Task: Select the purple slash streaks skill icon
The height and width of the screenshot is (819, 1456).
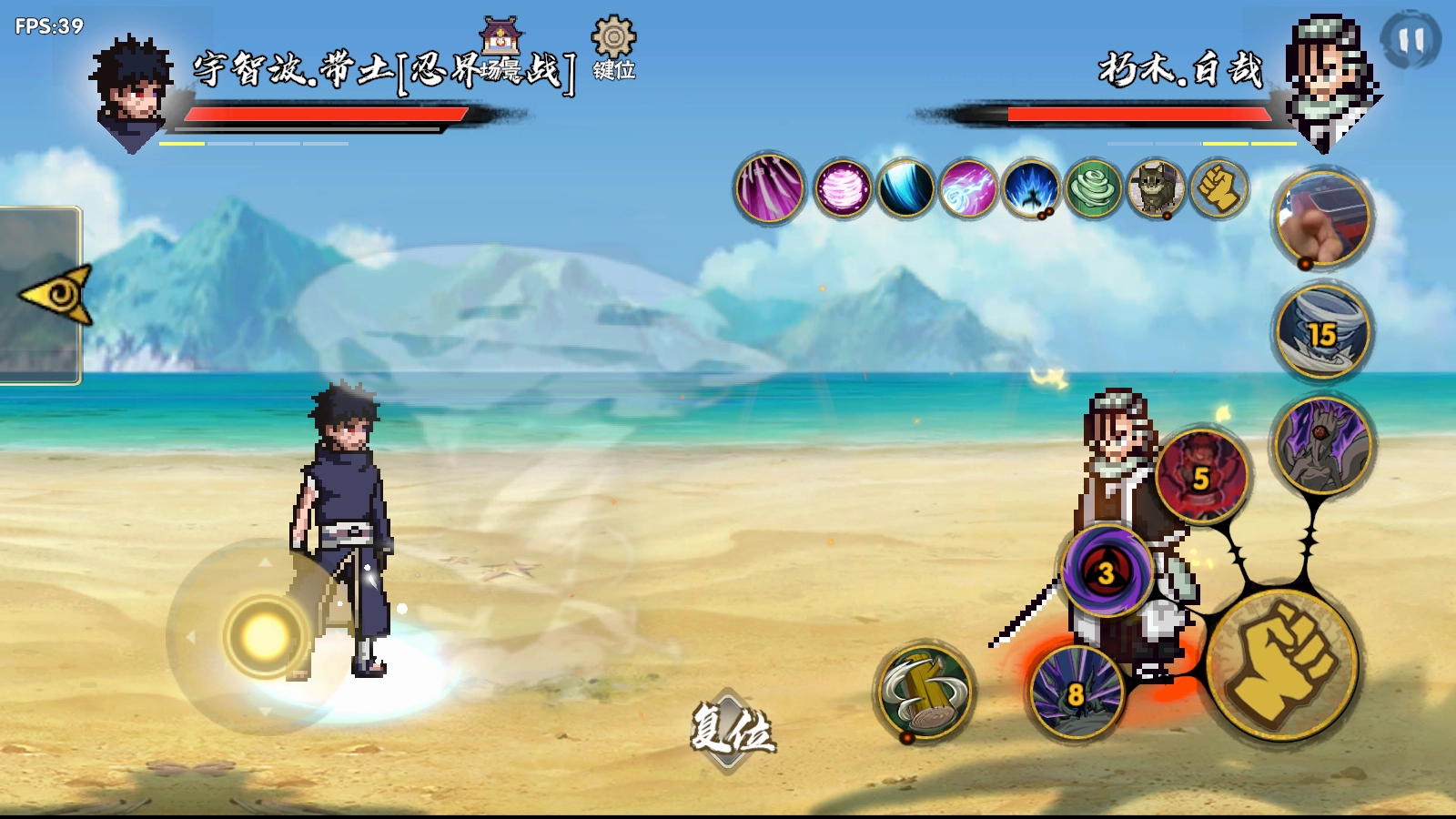Action: point(770,189)
